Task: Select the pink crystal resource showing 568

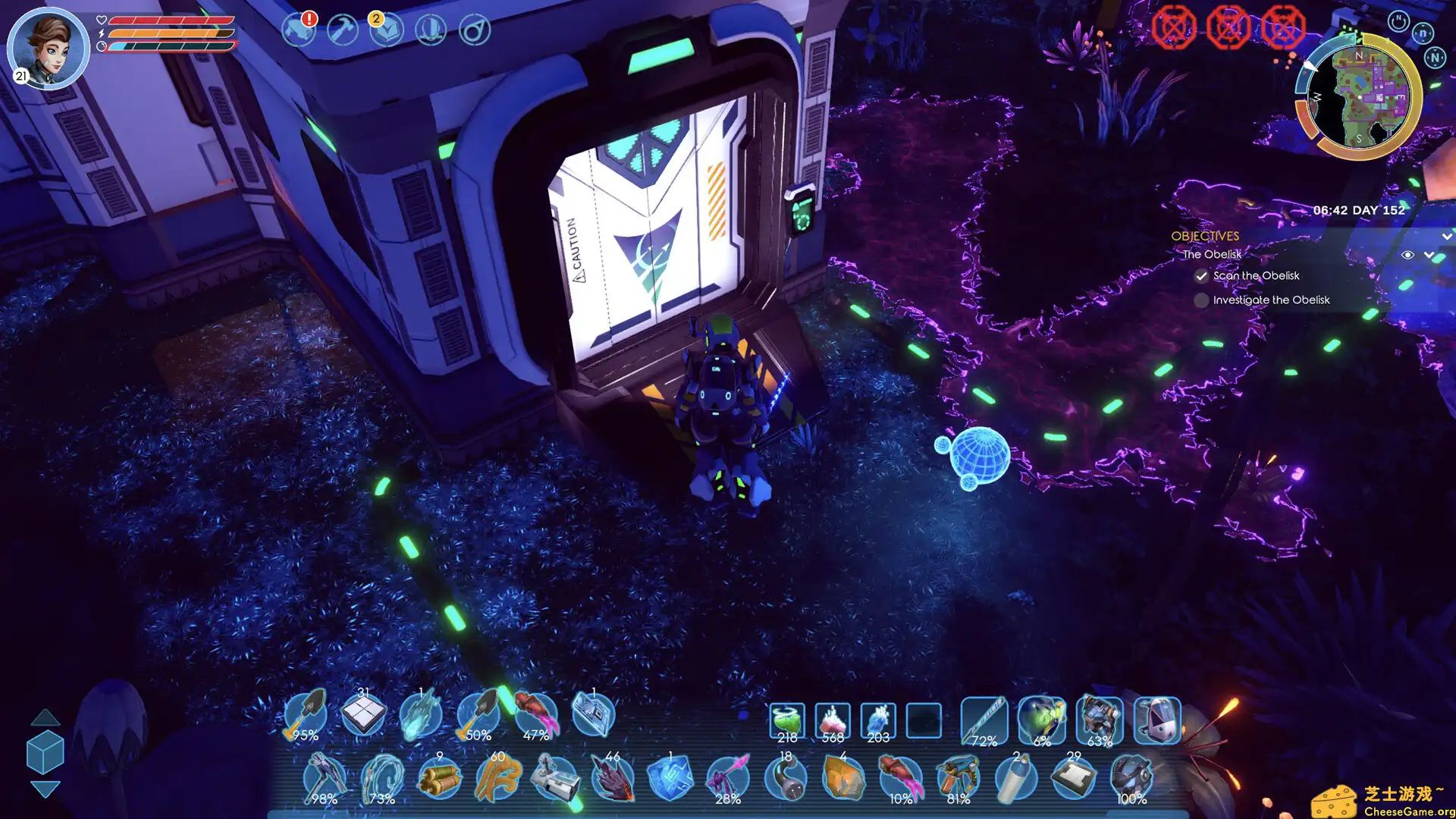Action: pos(833,720)
